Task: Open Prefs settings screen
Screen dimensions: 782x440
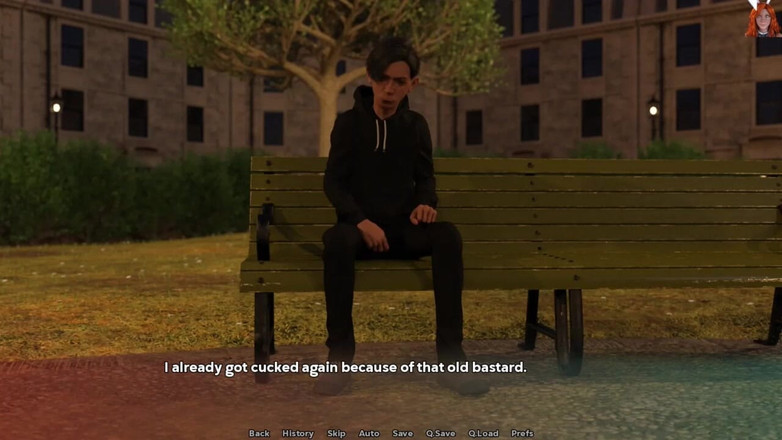Action: click(x=522, y=433)
